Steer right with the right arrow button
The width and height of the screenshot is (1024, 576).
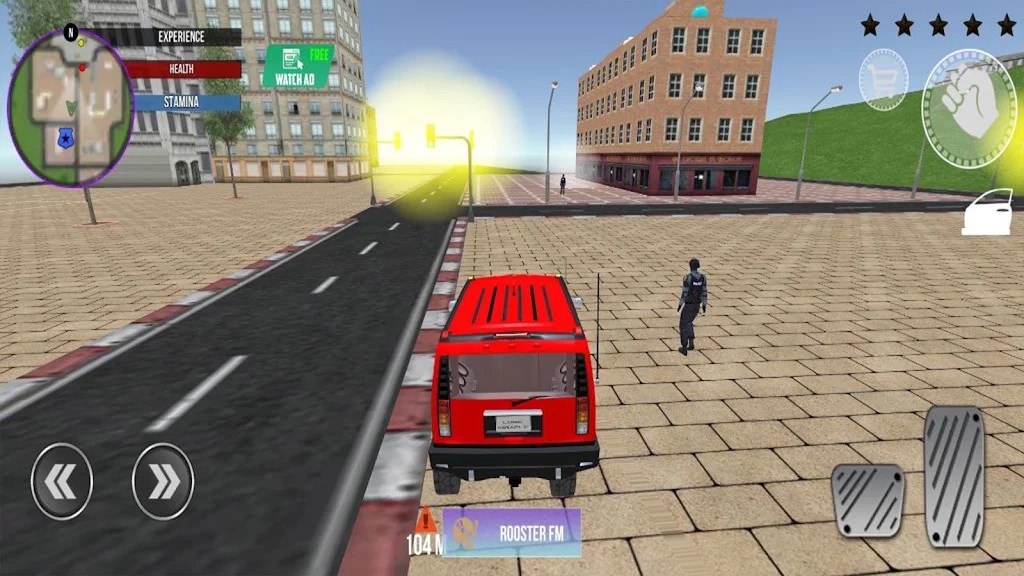tap(163, 482)
